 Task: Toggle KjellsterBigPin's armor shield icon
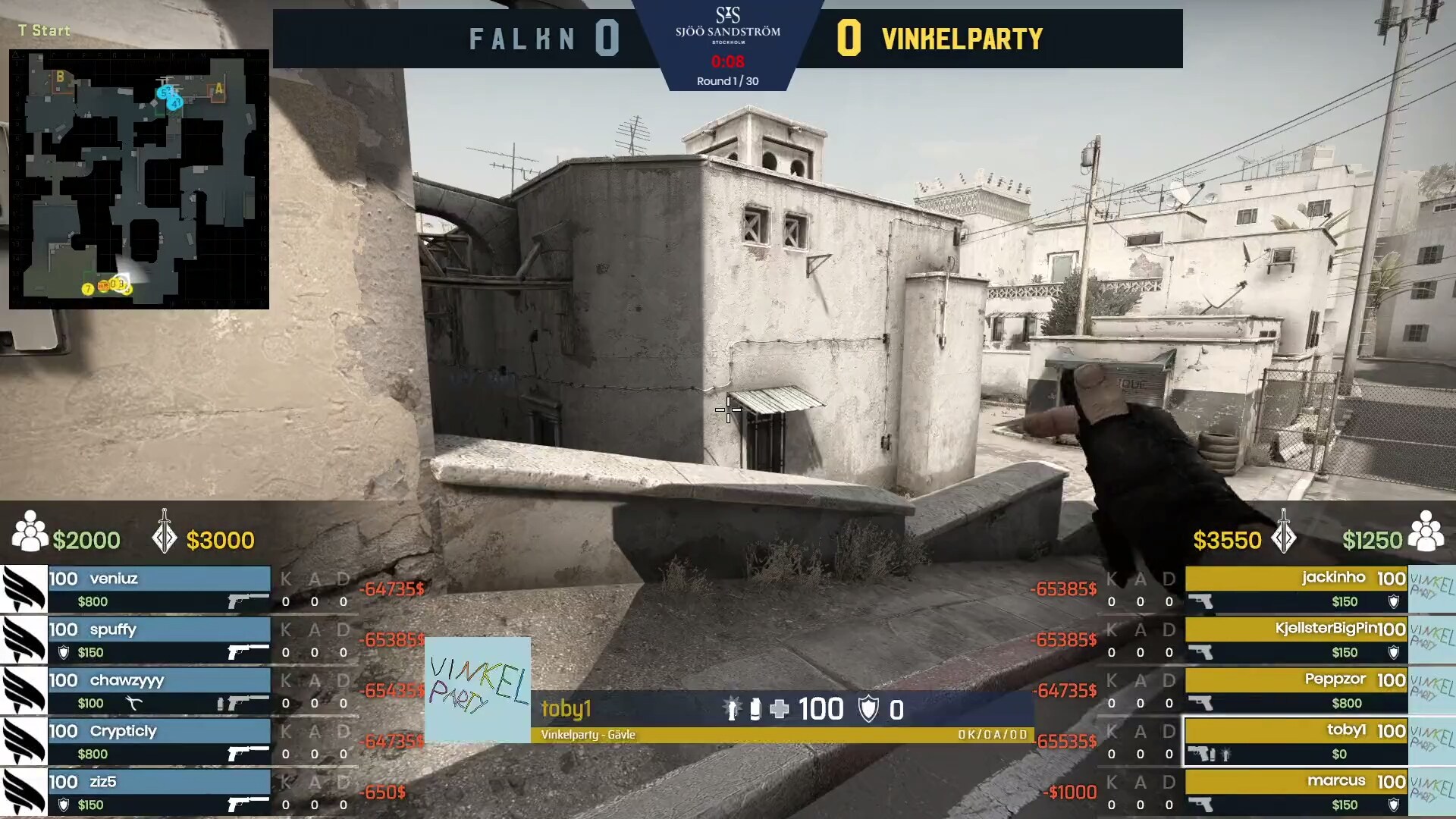pyautogui.click(x=1394, y=651)
